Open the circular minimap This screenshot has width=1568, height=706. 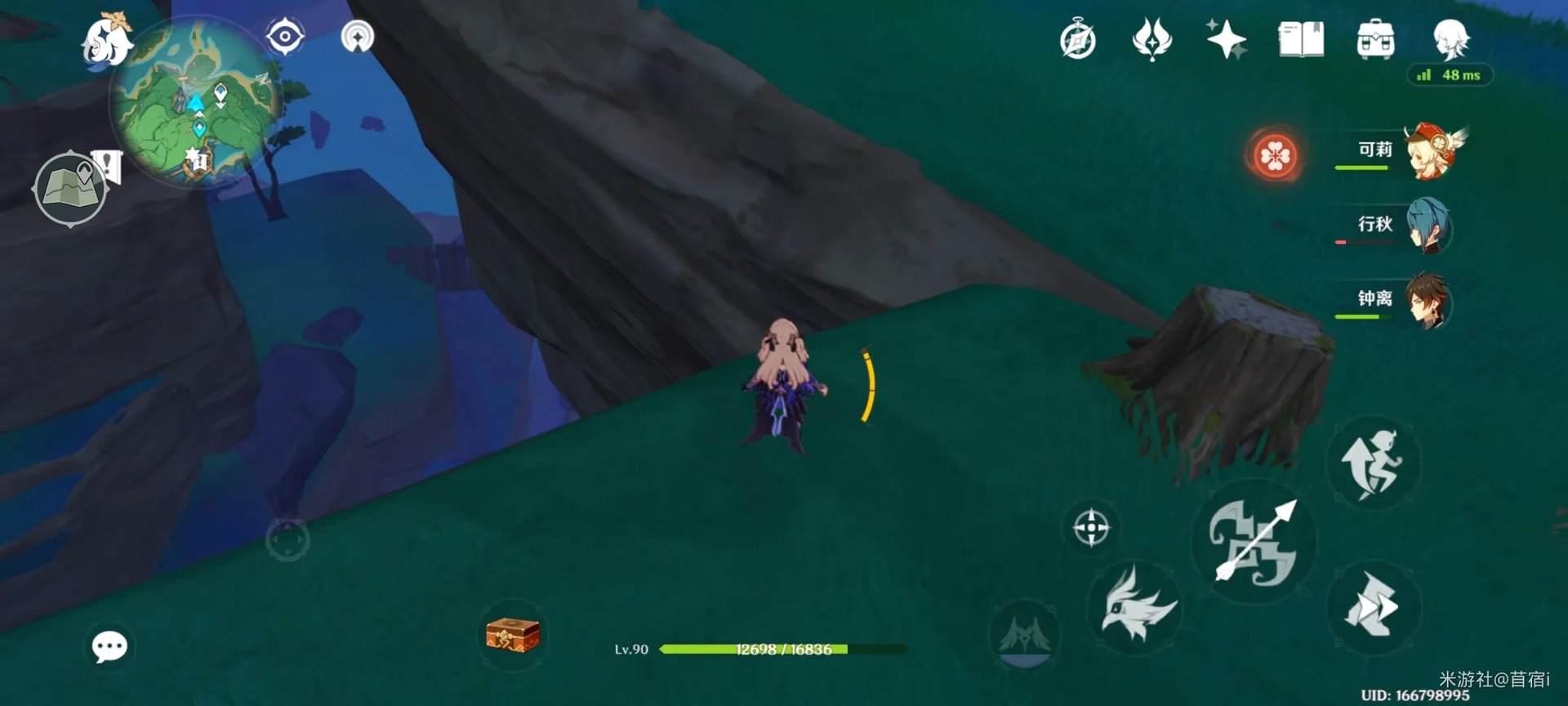pyautogui.click(x=196, y=102)
